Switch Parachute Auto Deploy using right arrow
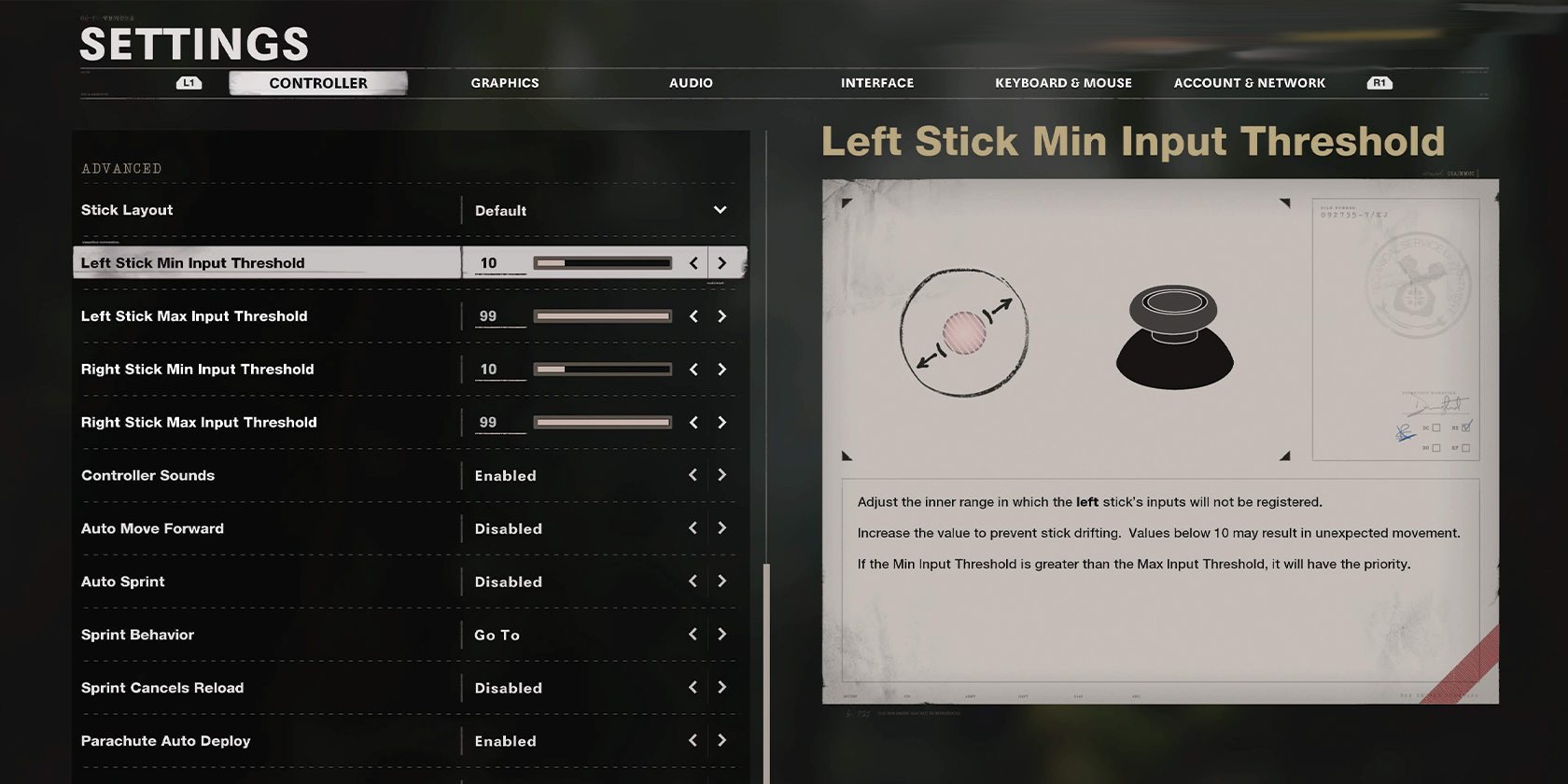Image resolution: width=1568 pixels, height=784 pixels. pyautogui.click(x=721, y=741)
